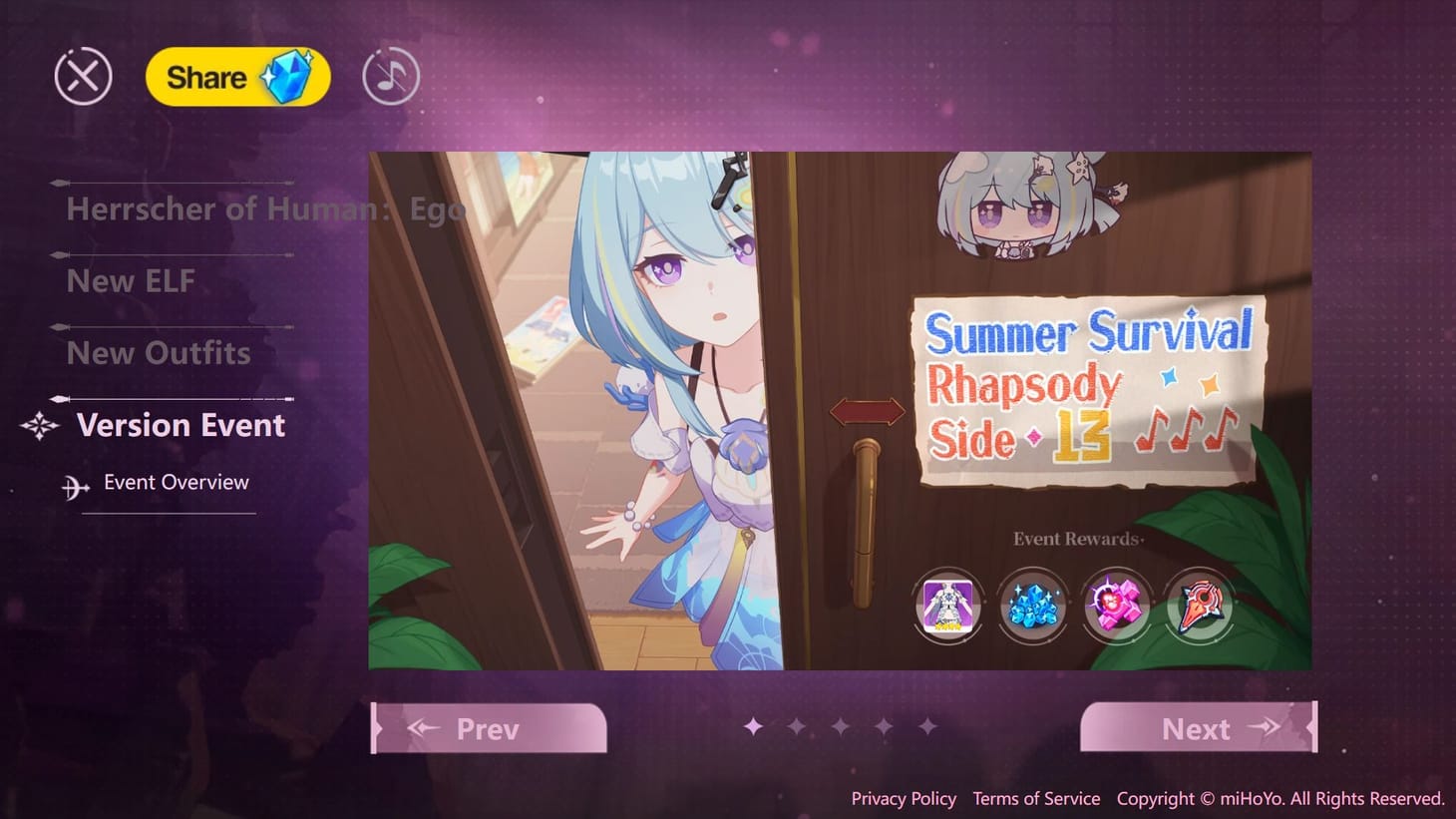1456x819 pixels.
Task: Select the Event Overview entry
Action: [176, 482]
